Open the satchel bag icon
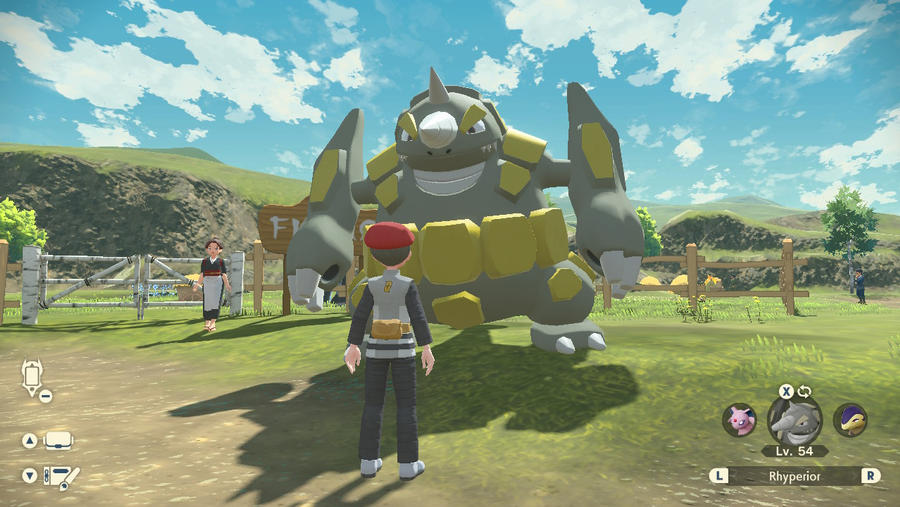The width and height of the screenshot is (900, 507). [x=58, y=440]
